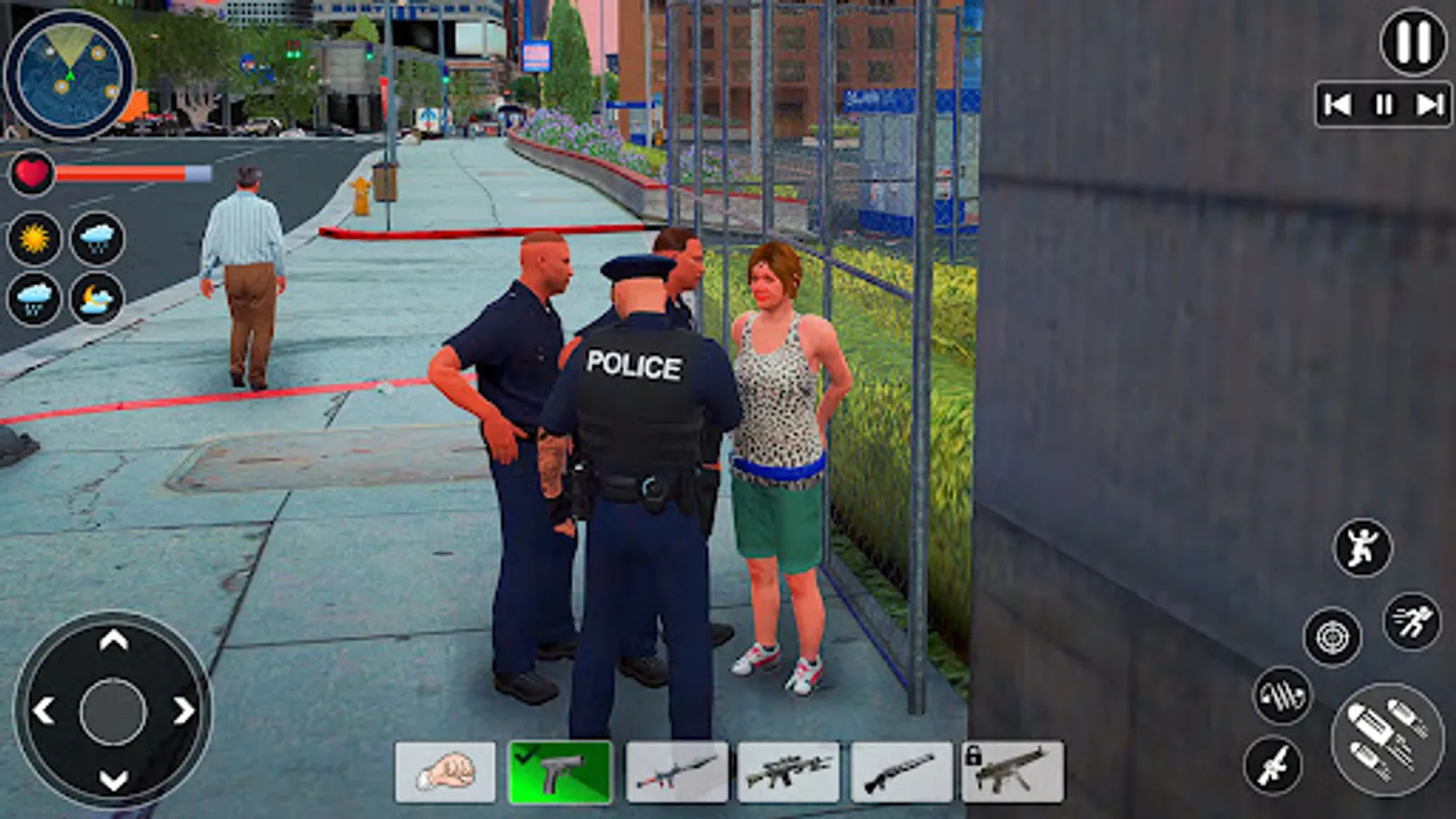Select the scoped sniper rifle weapon
This screenshot has height=819, width=1456.
coord(788,770)
